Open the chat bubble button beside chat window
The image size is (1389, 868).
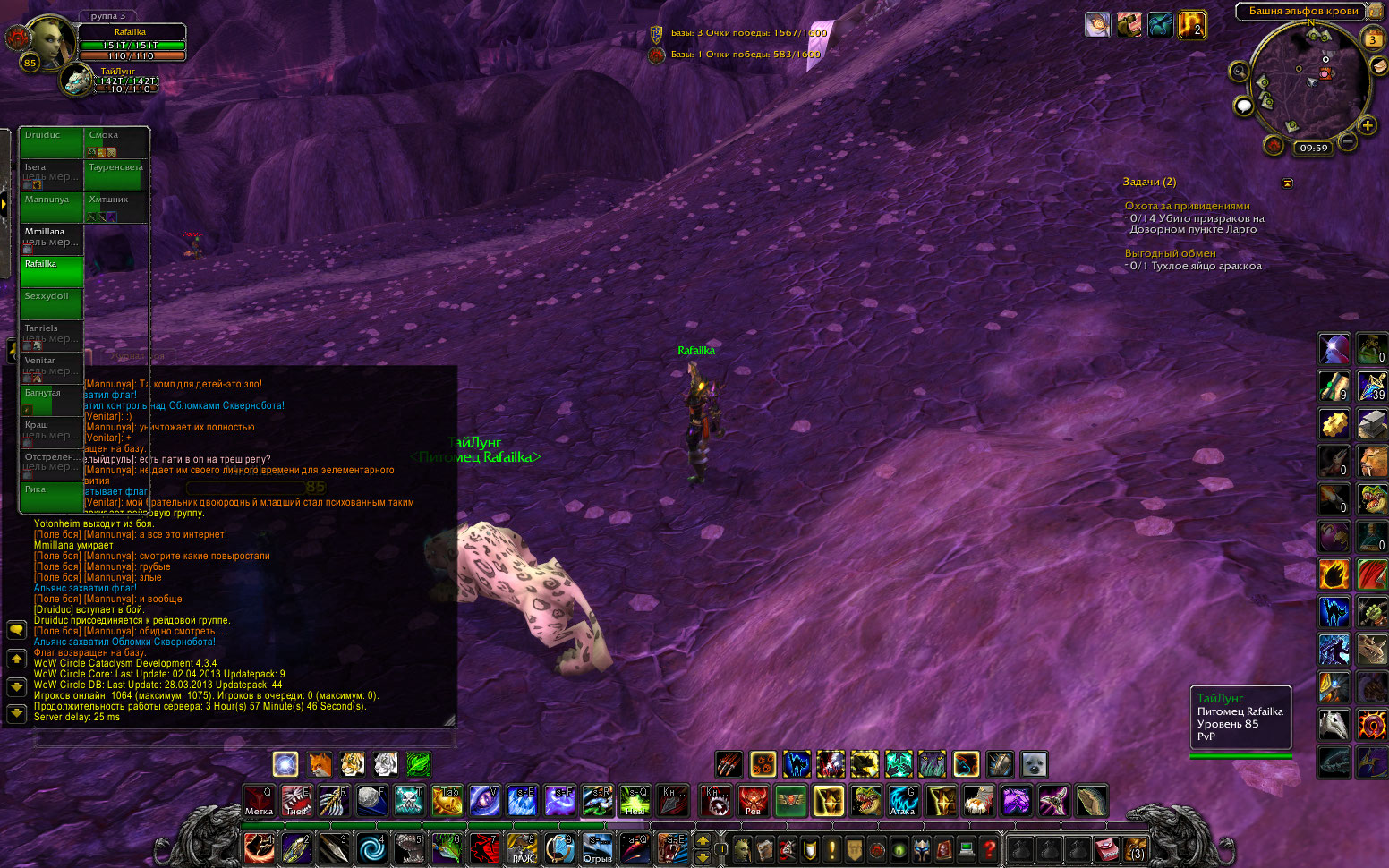pyautogui.click(x=16, y=630)
